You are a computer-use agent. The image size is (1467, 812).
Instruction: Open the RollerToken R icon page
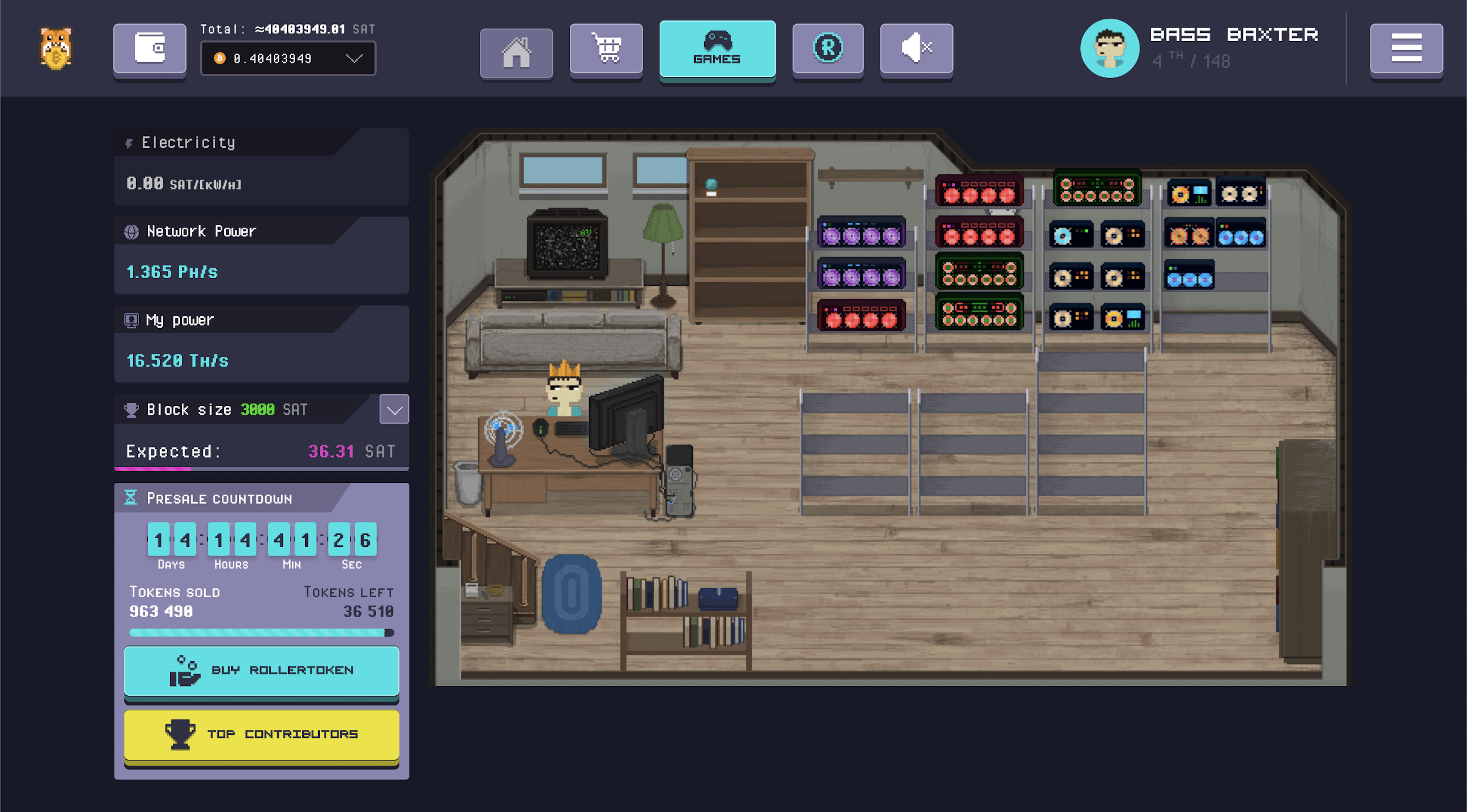[x=827, y=49]
